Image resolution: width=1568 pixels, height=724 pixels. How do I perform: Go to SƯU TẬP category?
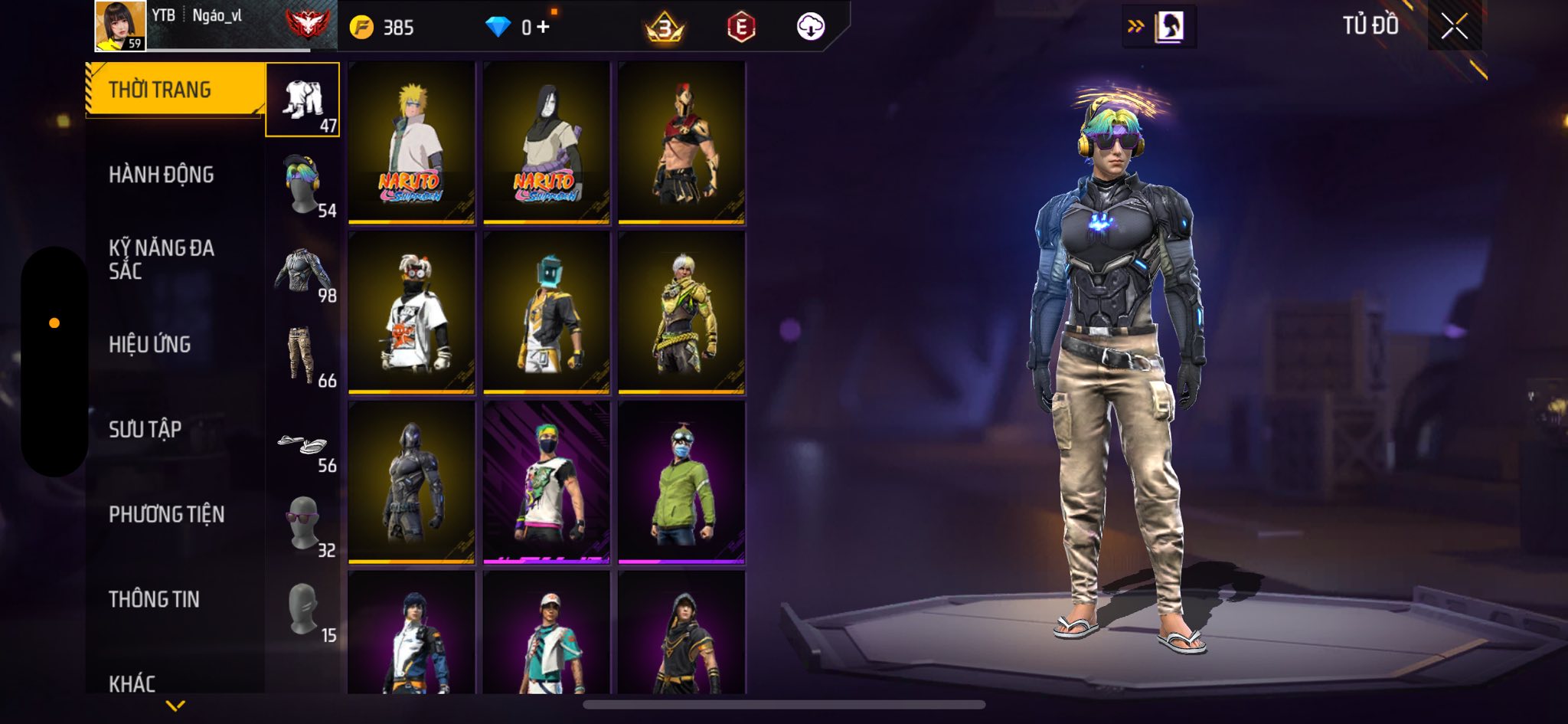tap(145, 429)
